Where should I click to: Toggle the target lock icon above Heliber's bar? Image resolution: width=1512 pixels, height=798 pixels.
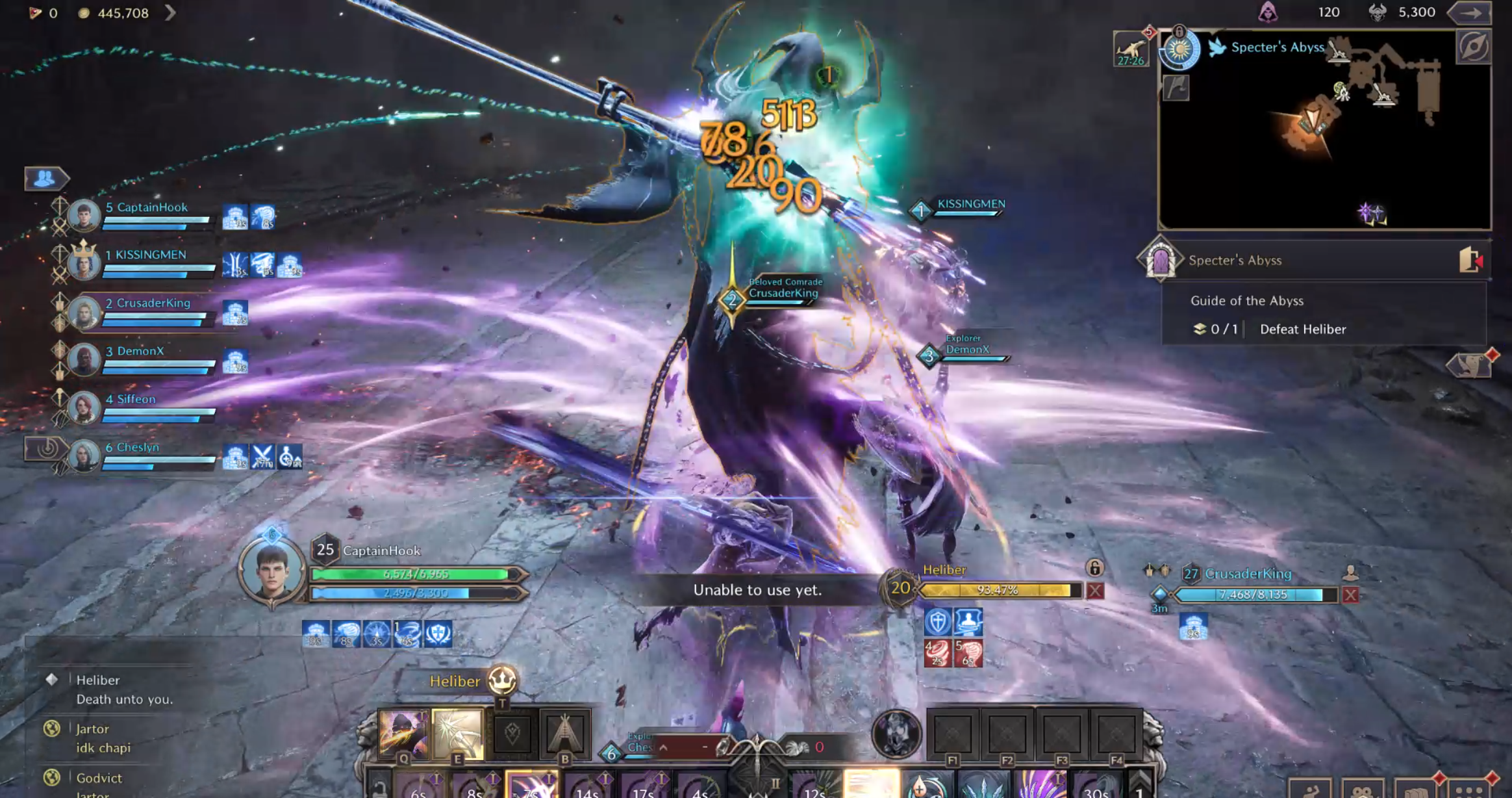[x=1094, y=569]
